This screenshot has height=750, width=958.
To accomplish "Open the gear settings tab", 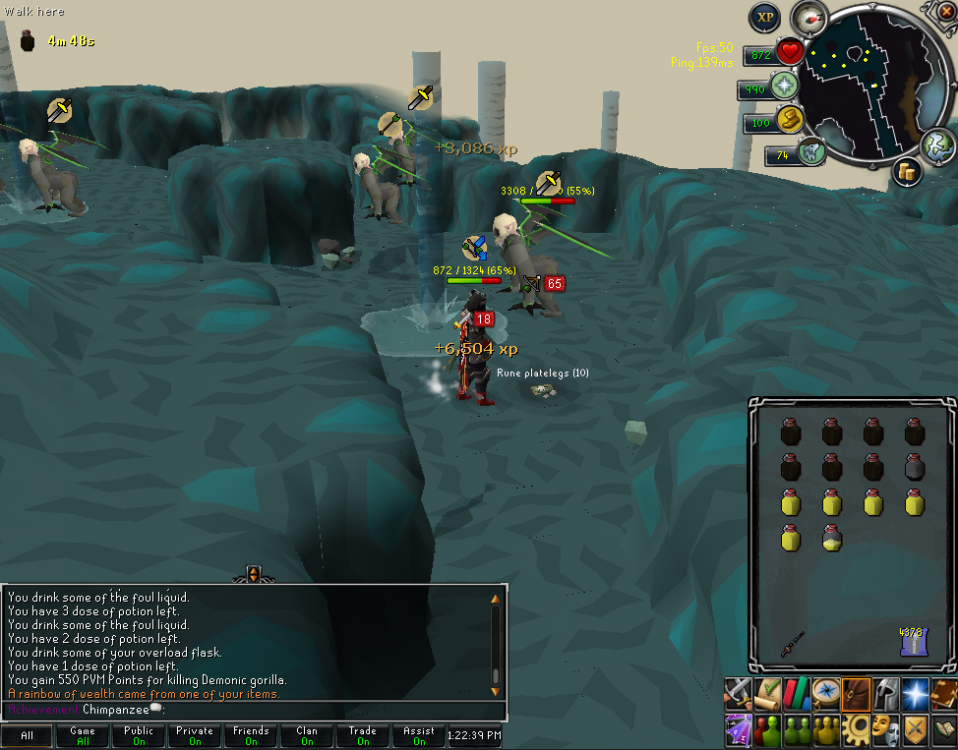I will [x=856, y=729].
